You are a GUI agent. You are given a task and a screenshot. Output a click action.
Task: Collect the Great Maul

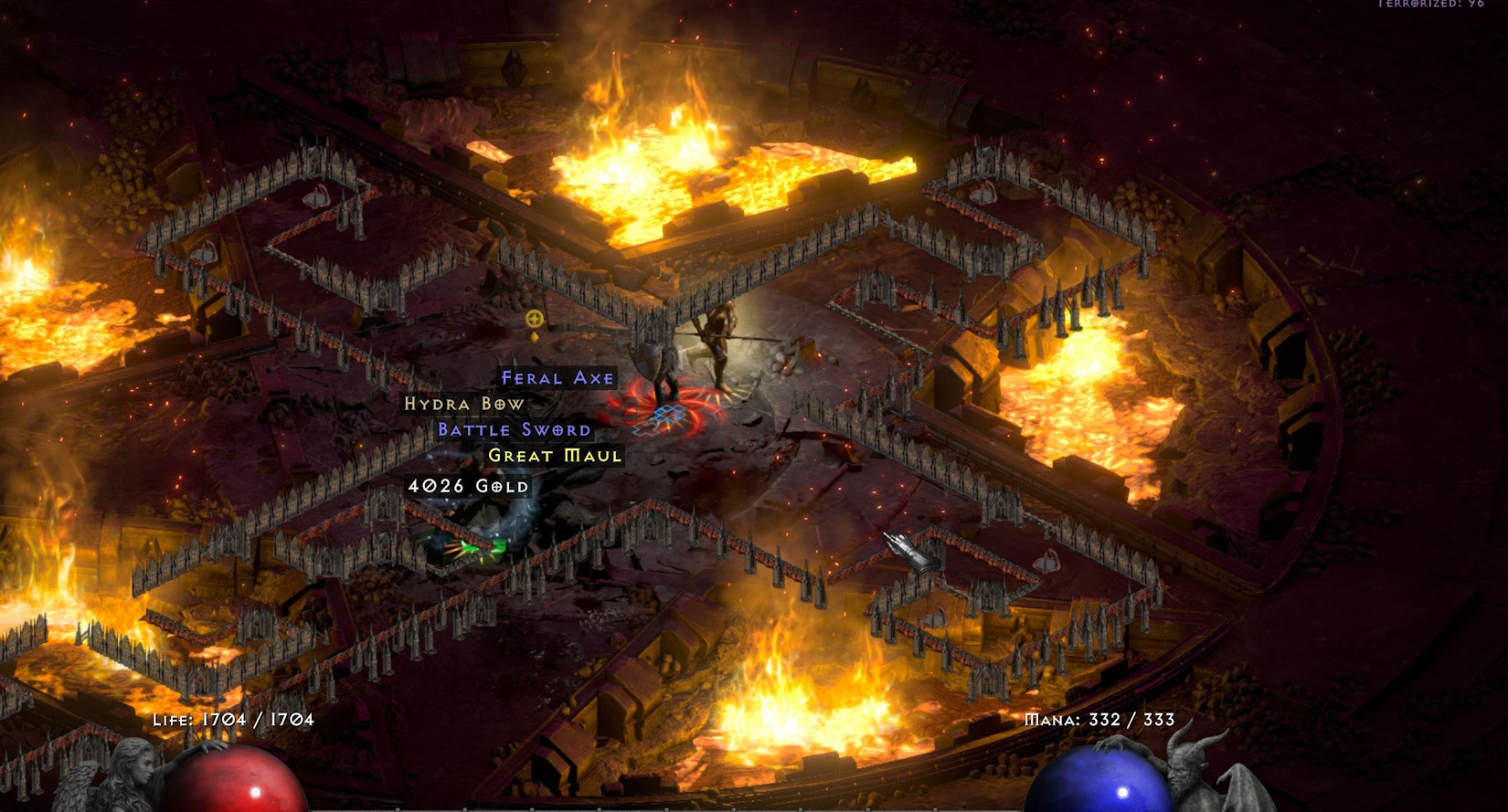pos(558,456)
